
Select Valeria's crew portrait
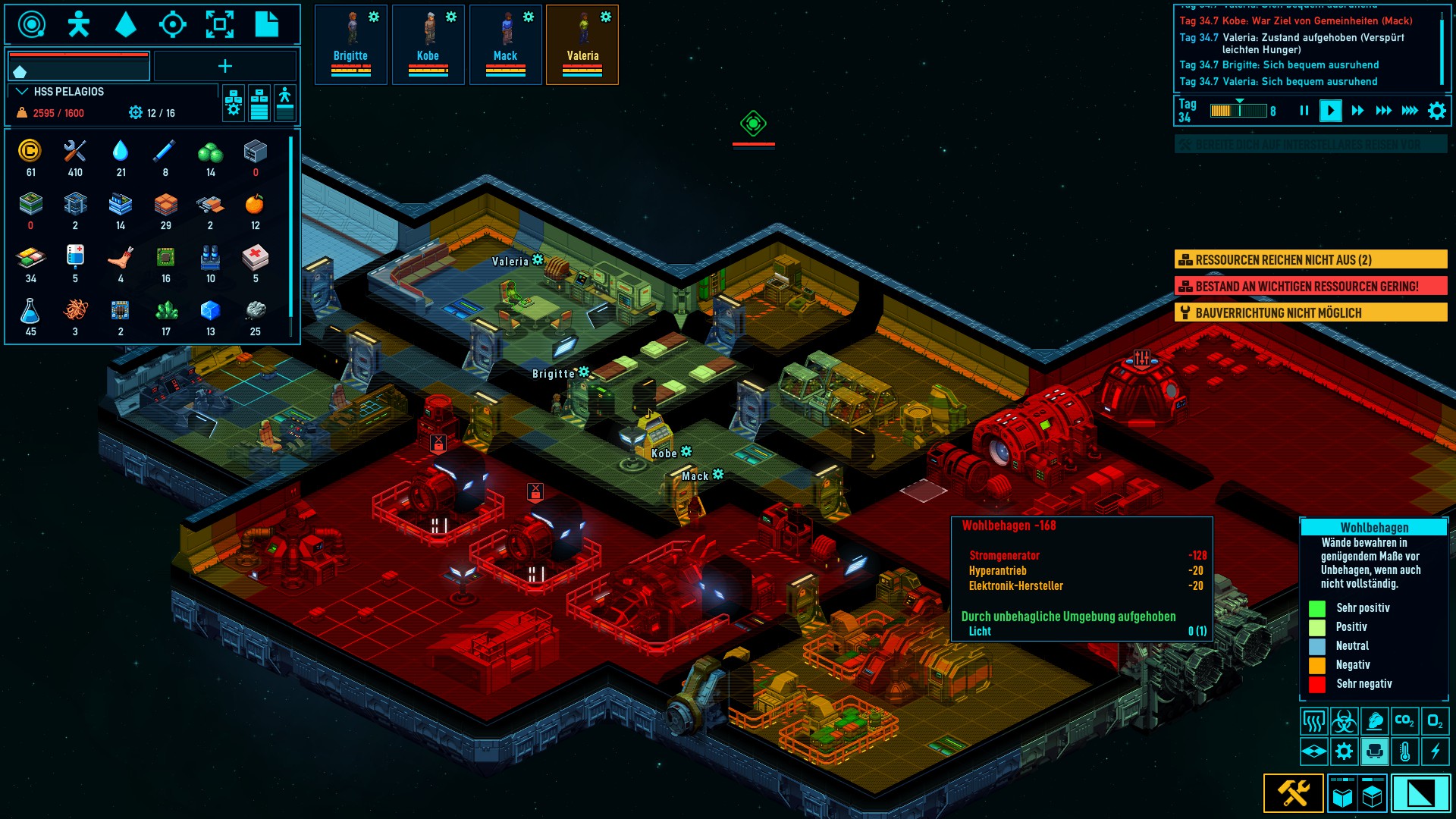[x=582, y=44]
